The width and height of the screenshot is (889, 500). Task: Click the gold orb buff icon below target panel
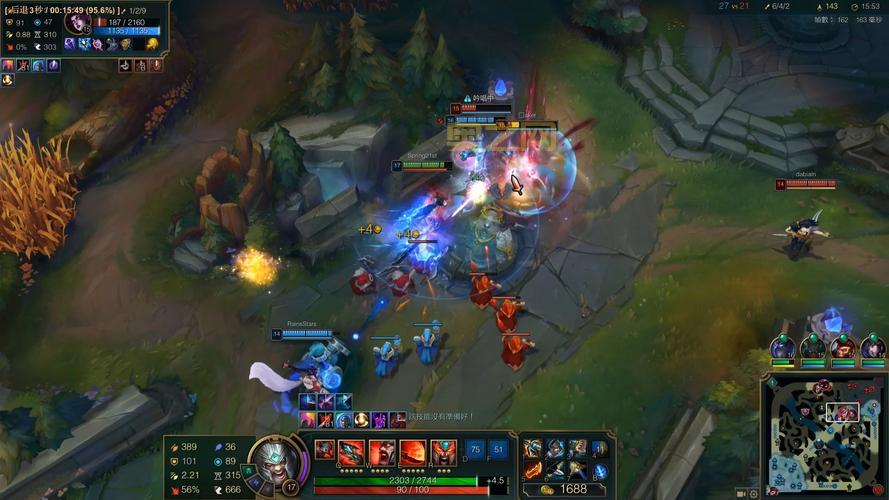[x=8, y=80]
